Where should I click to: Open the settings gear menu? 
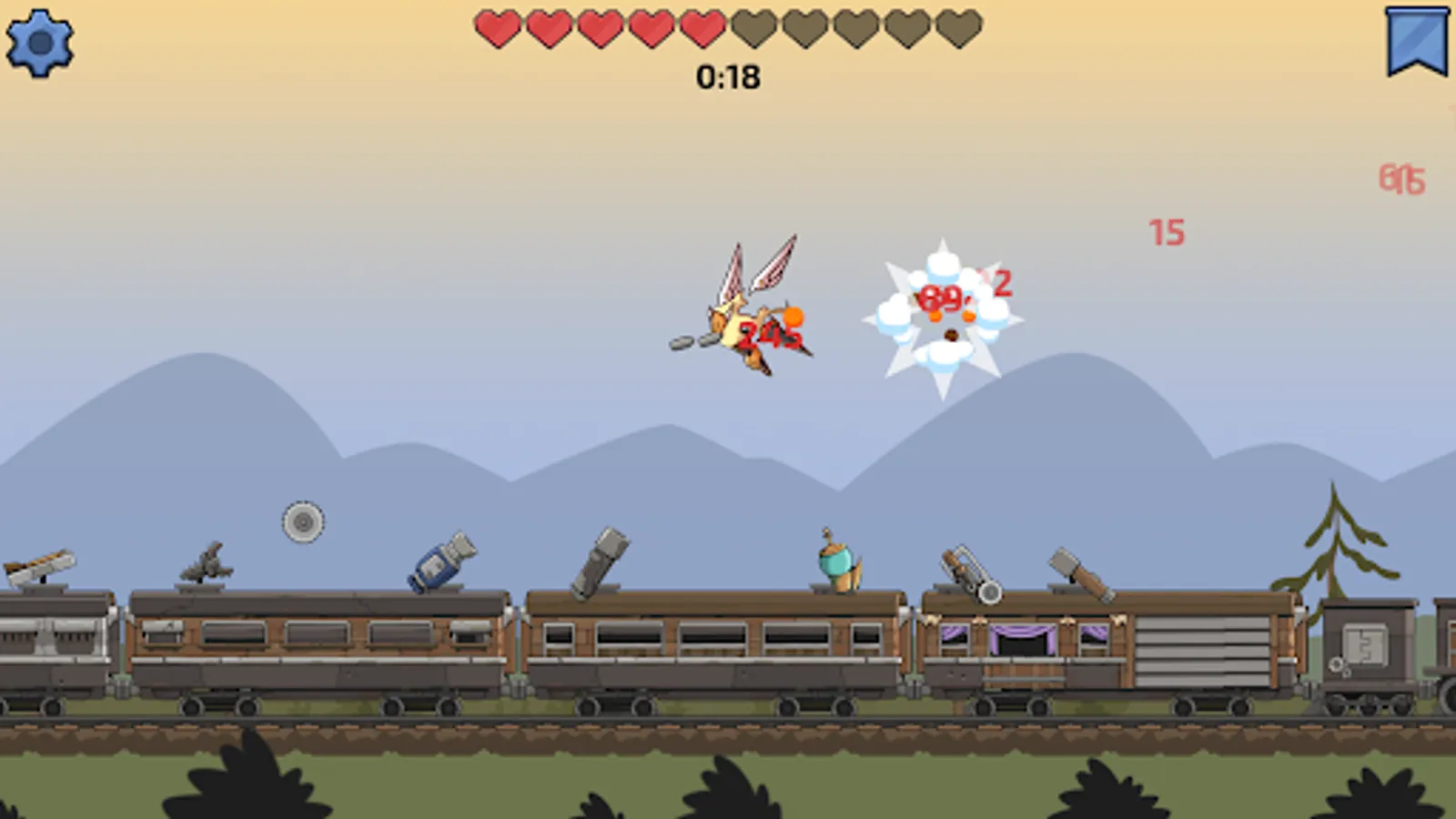(x=40, y=40)
